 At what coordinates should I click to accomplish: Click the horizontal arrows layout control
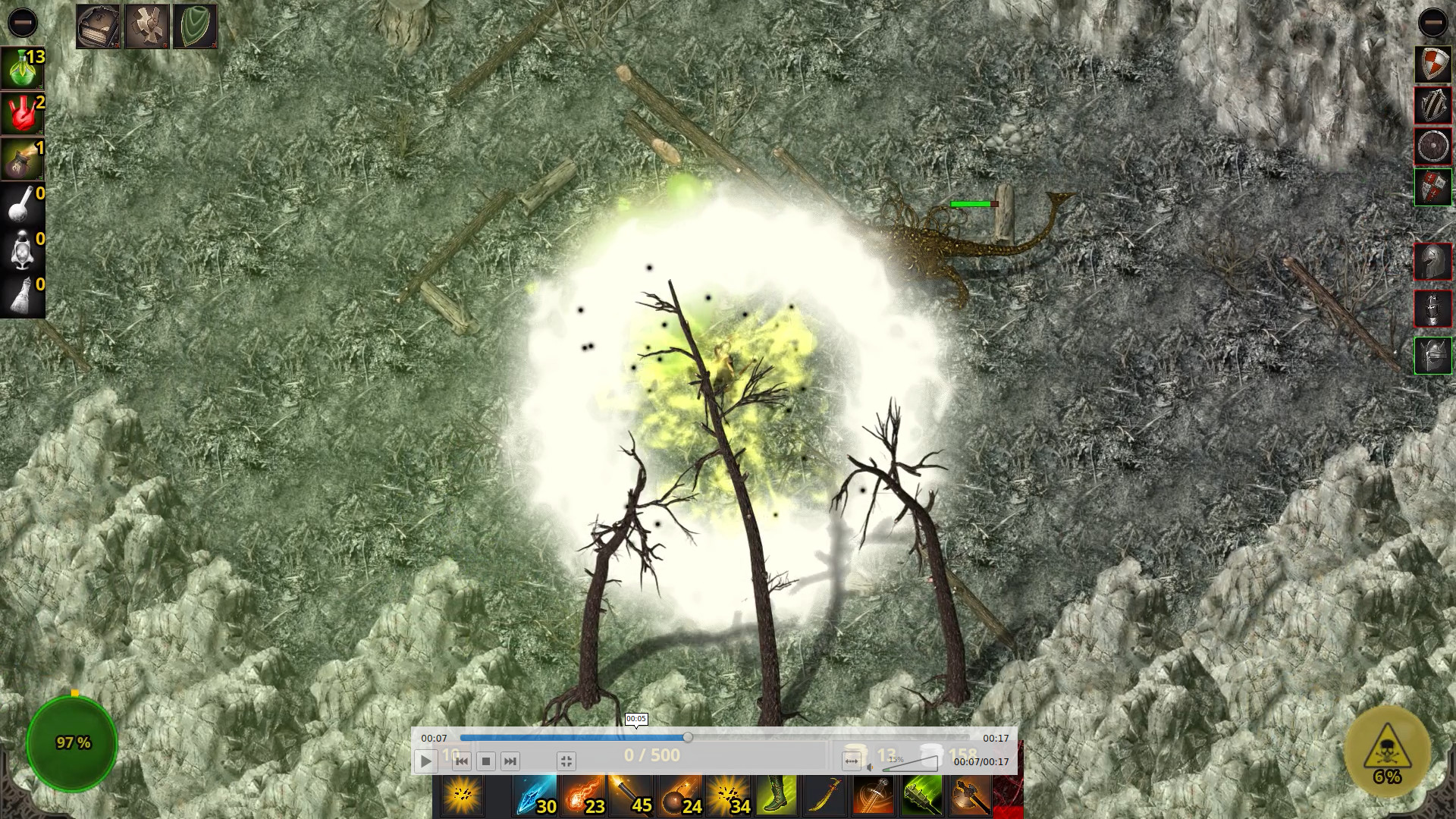tap(852, 761)
